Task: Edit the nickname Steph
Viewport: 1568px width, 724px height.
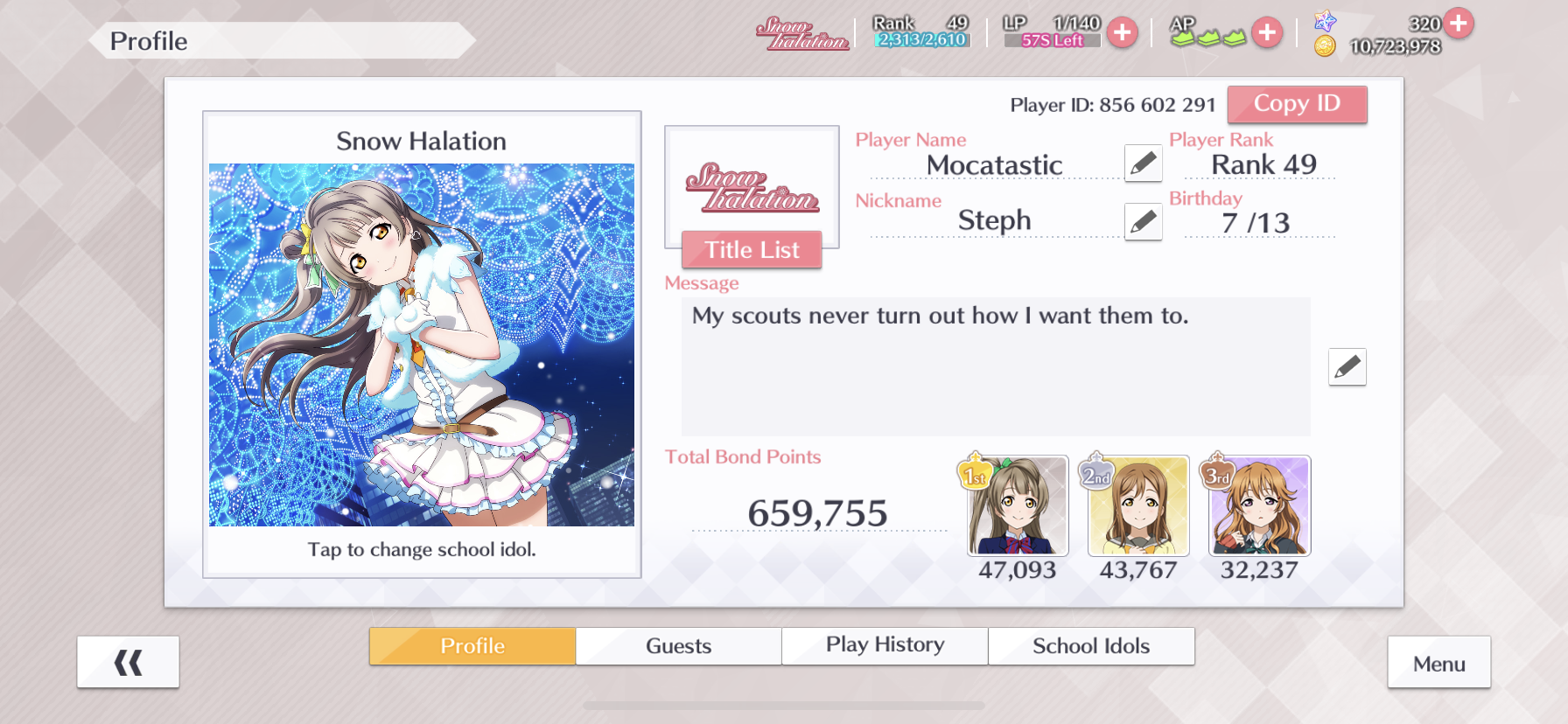Action: [x=1143, y=222]
